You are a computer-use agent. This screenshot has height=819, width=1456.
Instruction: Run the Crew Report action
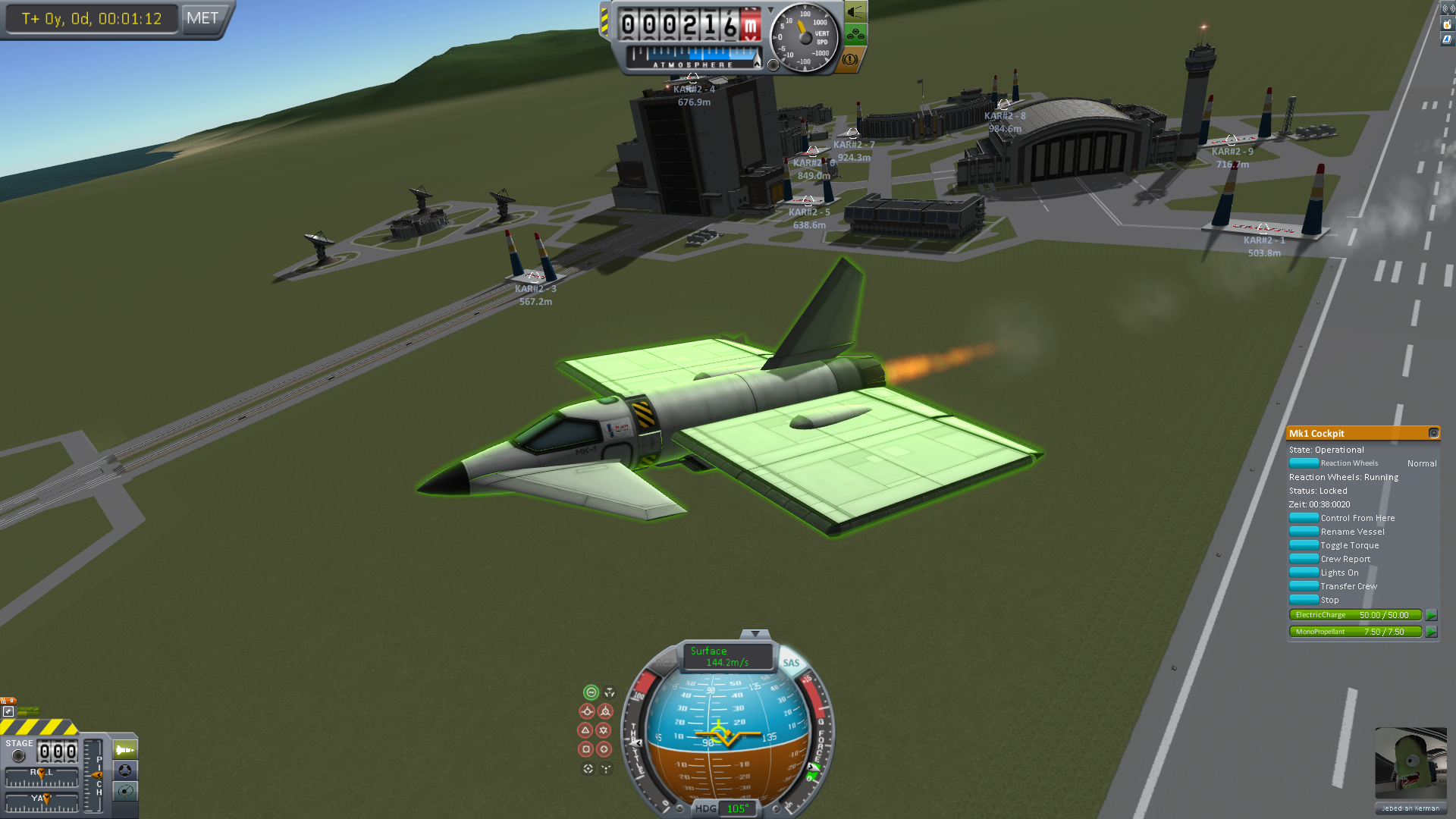point(1304,559)
